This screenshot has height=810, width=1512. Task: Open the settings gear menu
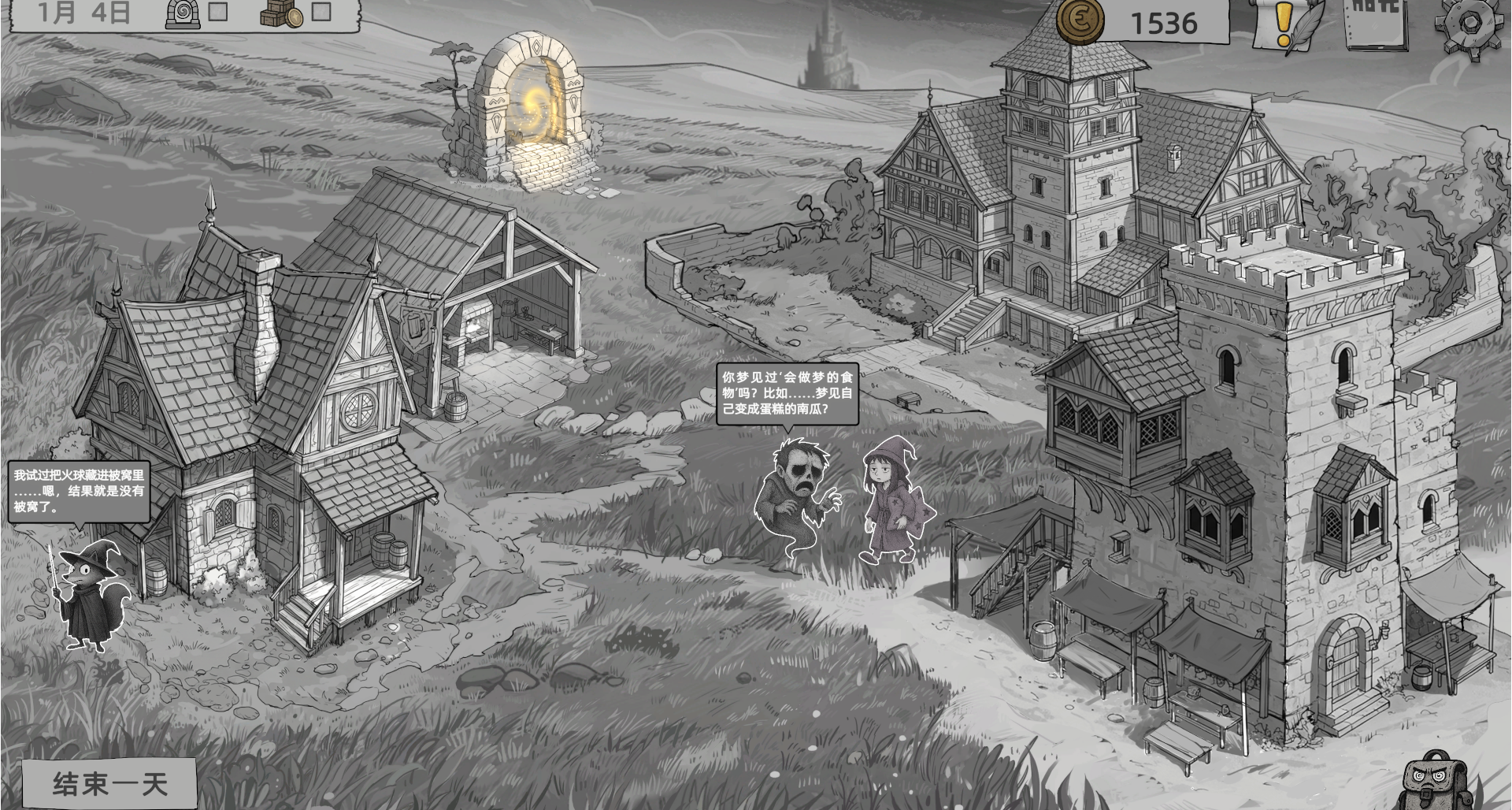tap(1469, 24)
